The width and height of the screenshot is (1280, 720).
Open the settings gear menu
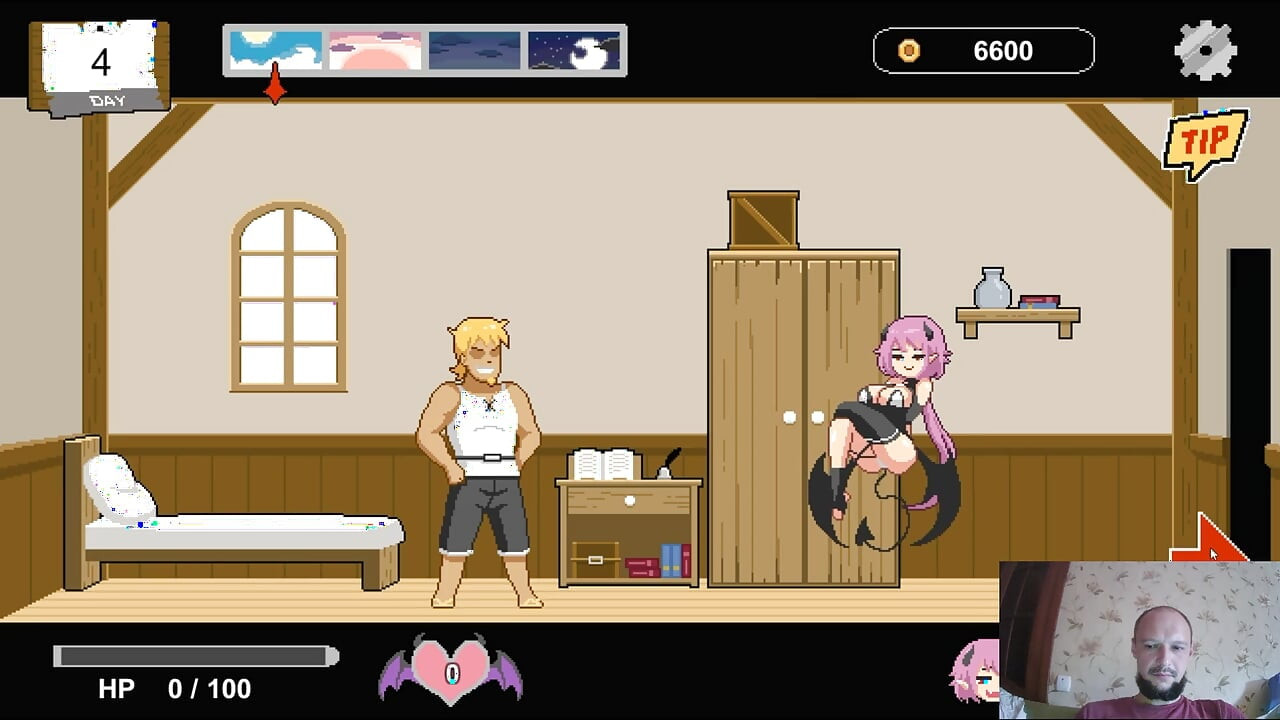pyautogui.click(x=1206, y=47)
